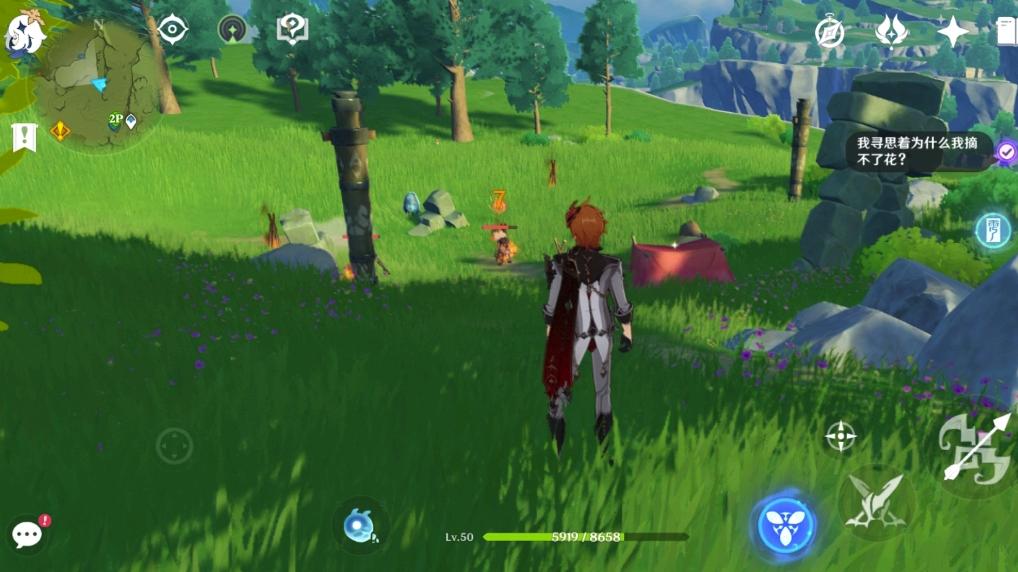Toggle the eye-shaped elemental sight icon

pyautogui.click(x=173, y=30)
